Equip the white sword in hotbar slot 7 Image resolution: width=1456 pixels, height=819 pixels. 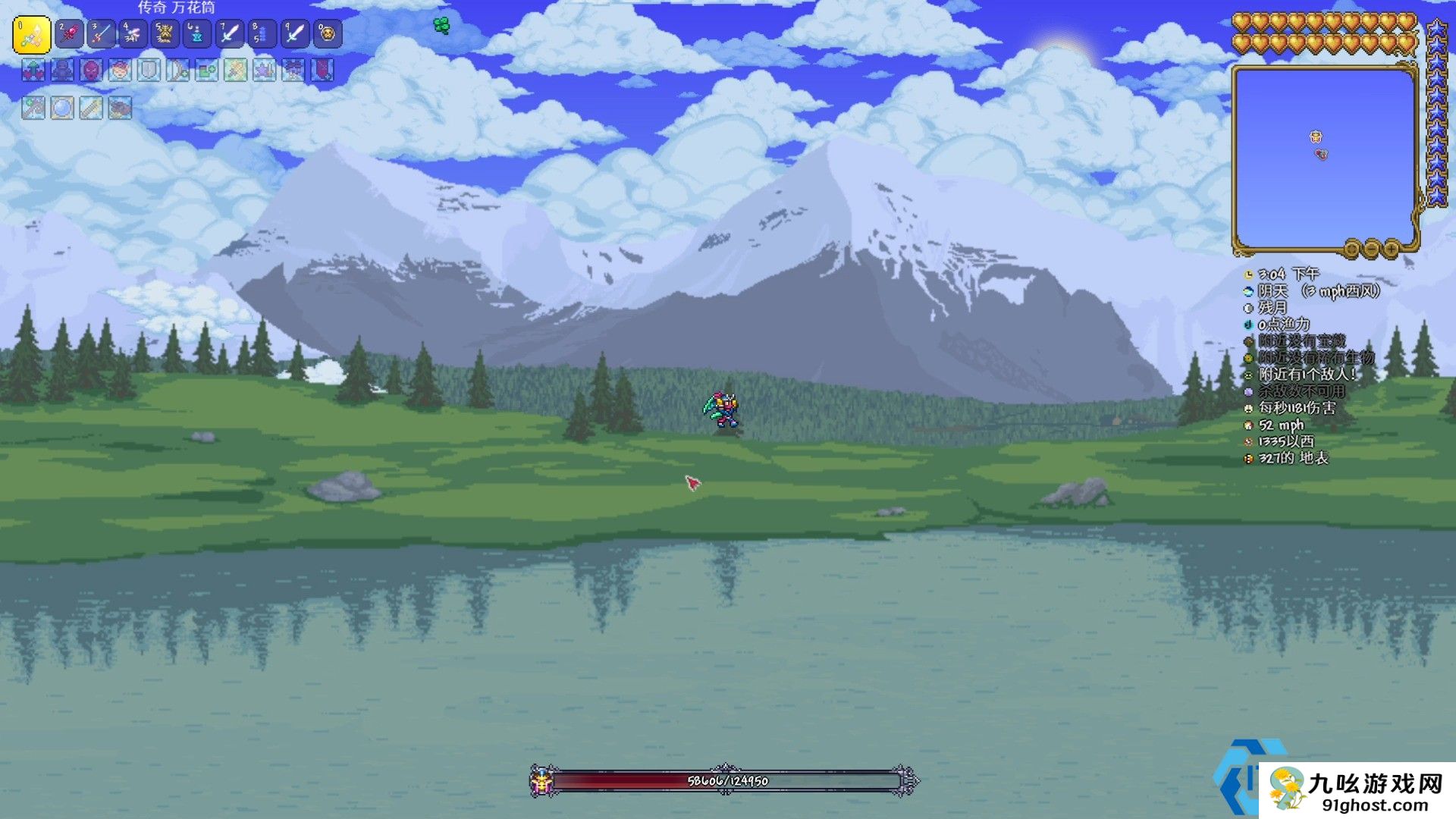point(229,34)
